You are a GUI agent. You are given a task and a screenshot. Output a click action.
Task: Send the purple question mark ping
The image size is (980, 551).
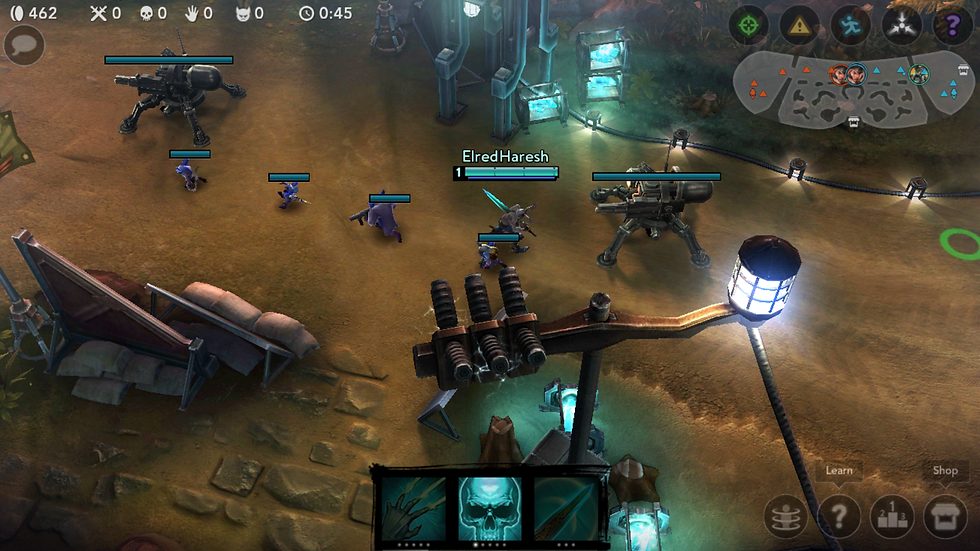tap(950, 26)
